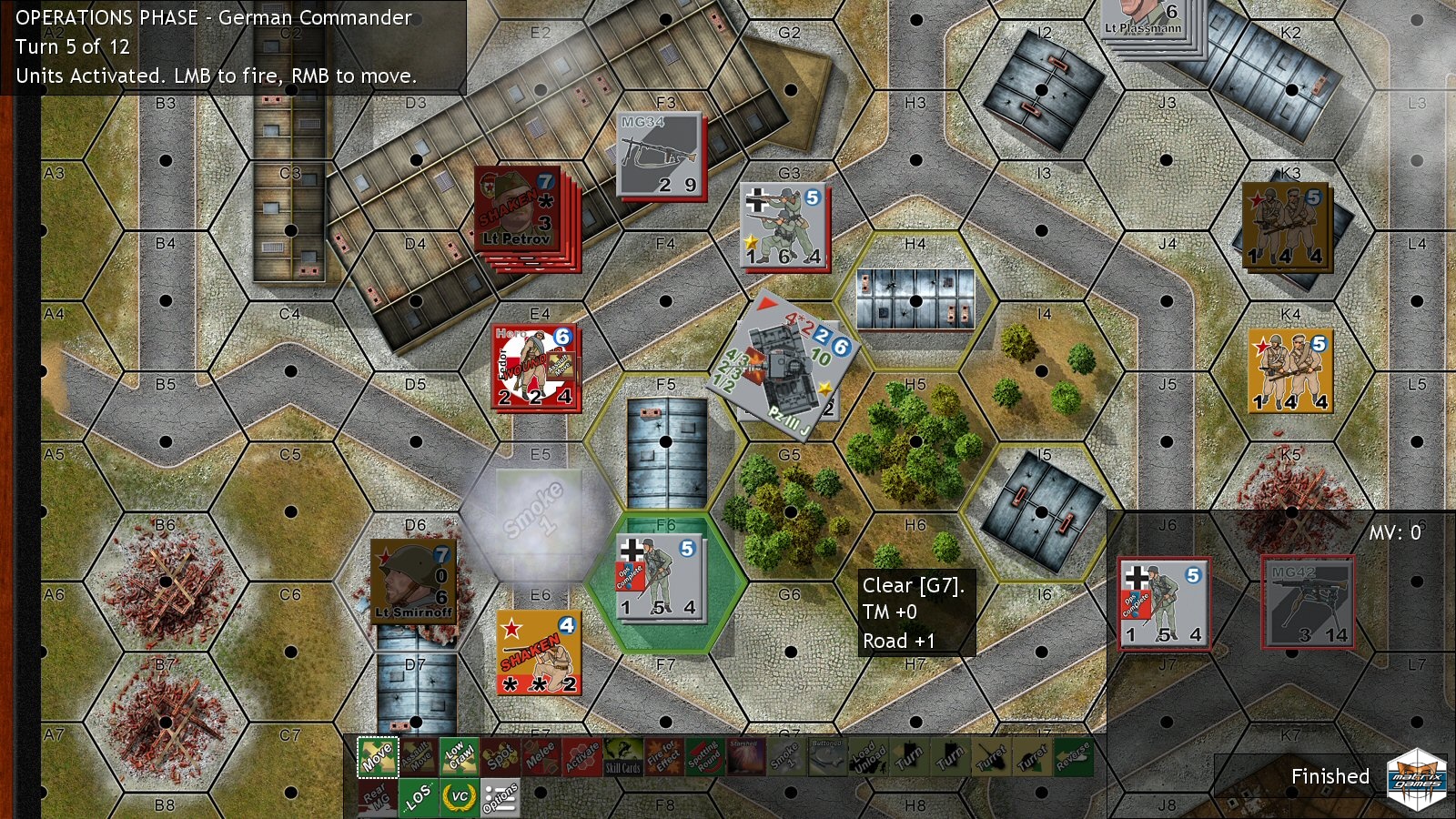Image resolution: width=1456 pixels, height=819 pixels.
Task: Select the Move action button
Action: pyautogui.click(x=377, y=757)
